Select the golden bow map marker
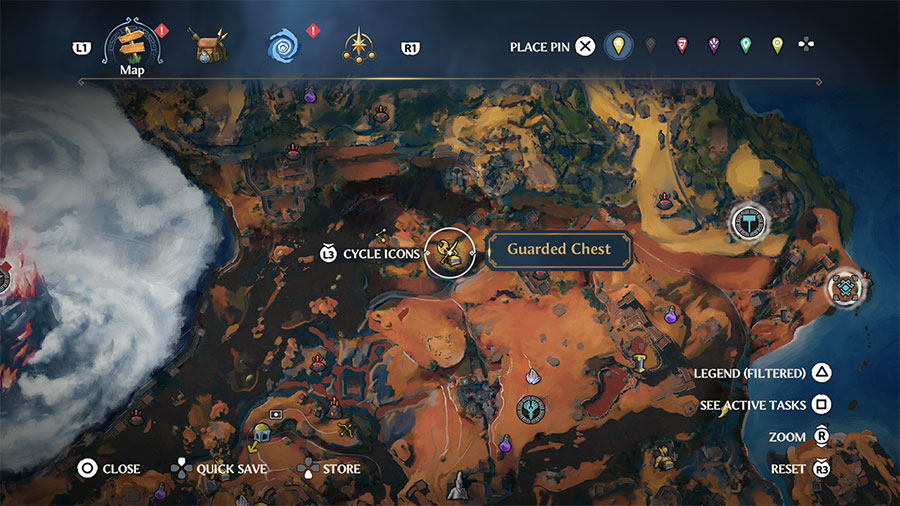Viewport: 900px width, 506px height. click(346, 429)
